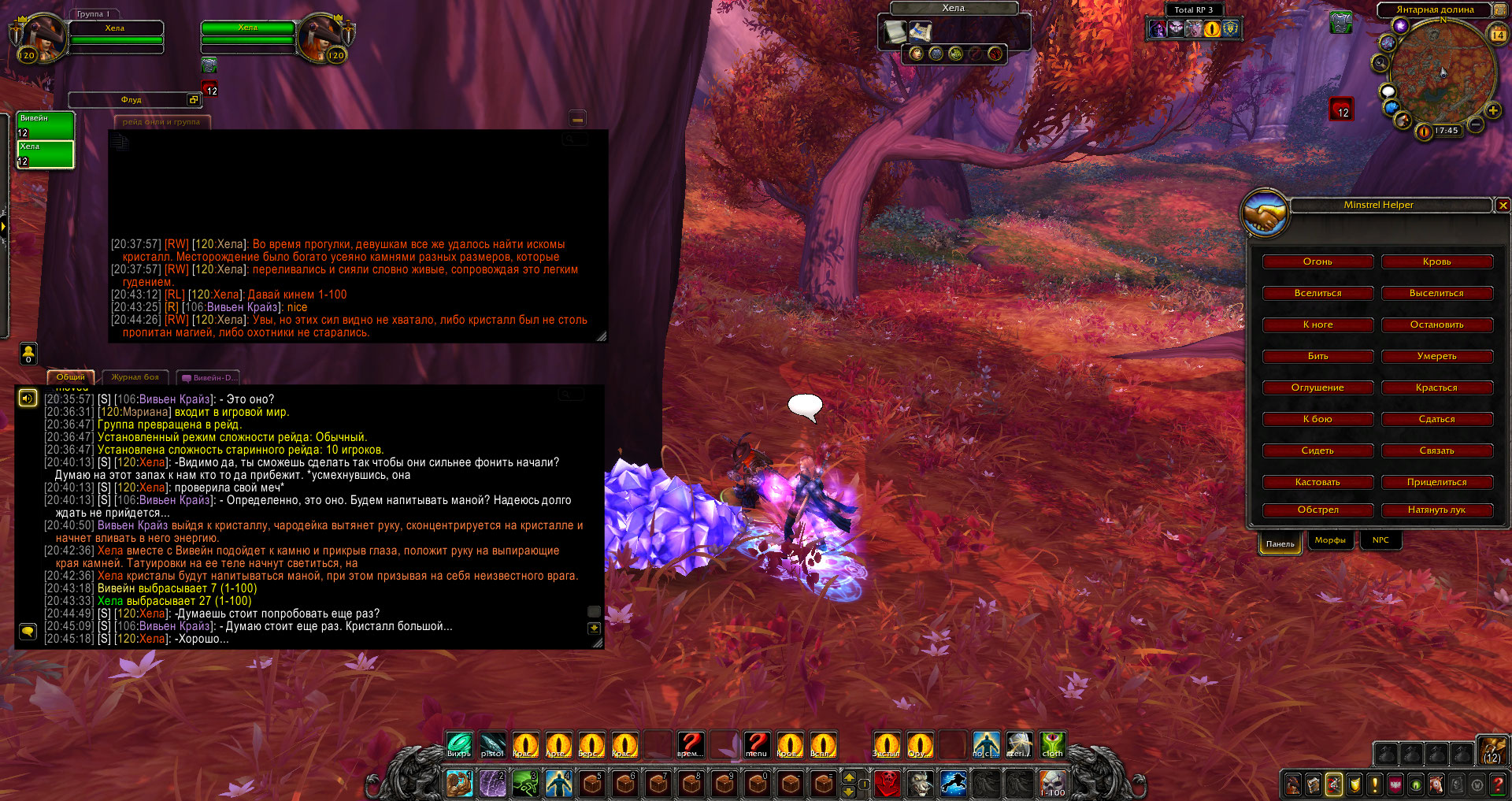Choose the Умереть button
The height and width of the screenshot is (801, 1512).
coord(1436,356)
